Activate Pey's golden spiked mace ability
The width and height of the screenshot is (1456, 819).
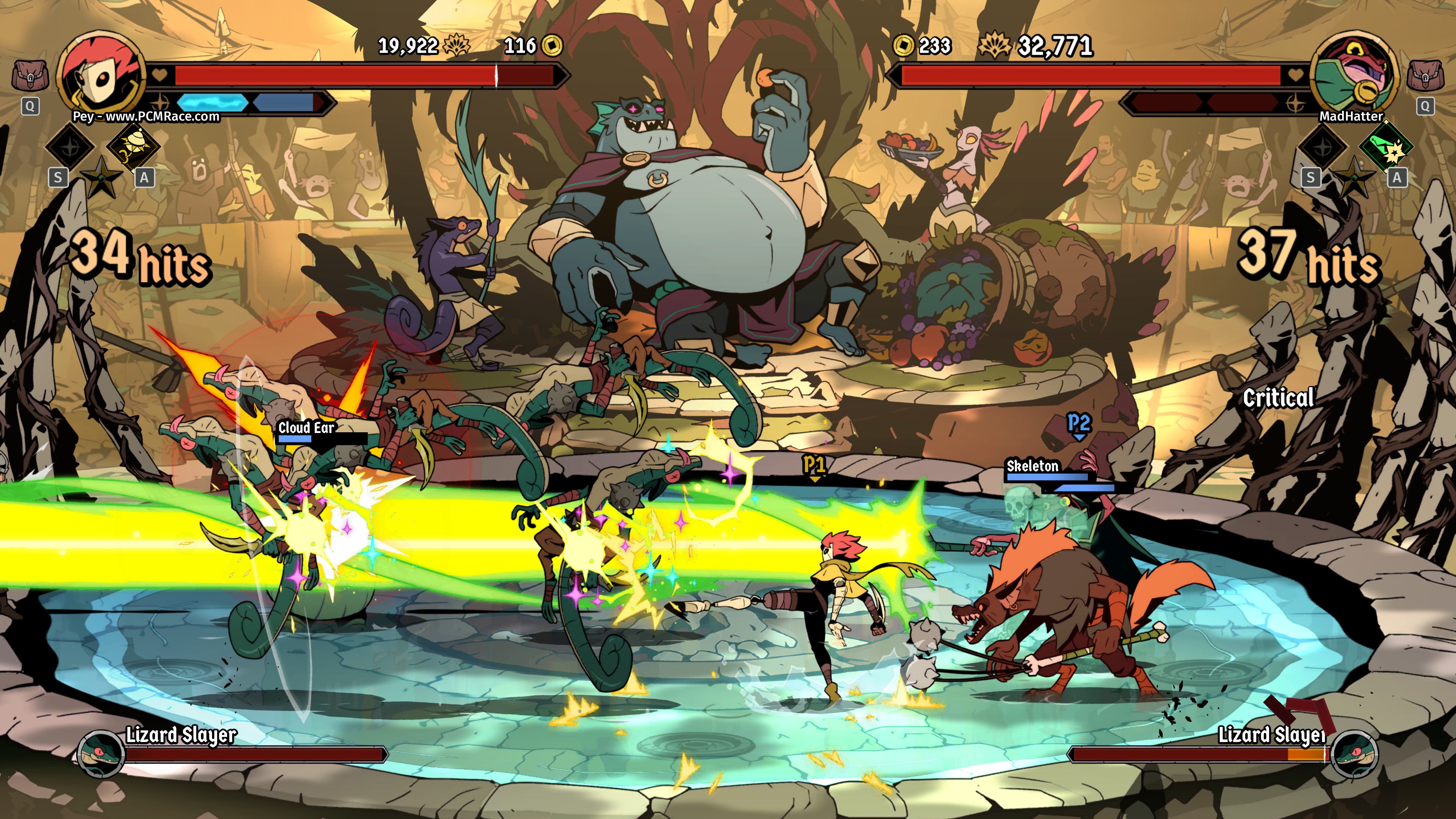click(133, 145)
